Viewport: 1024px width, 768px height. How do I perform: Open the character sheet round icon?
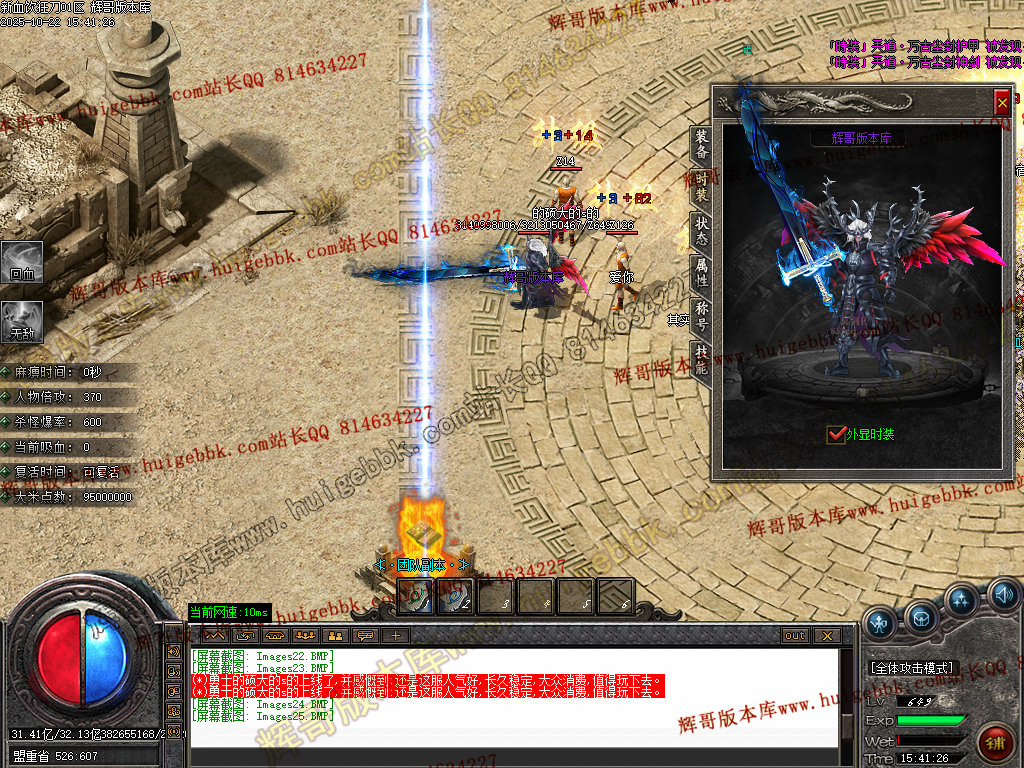point(880,622)
